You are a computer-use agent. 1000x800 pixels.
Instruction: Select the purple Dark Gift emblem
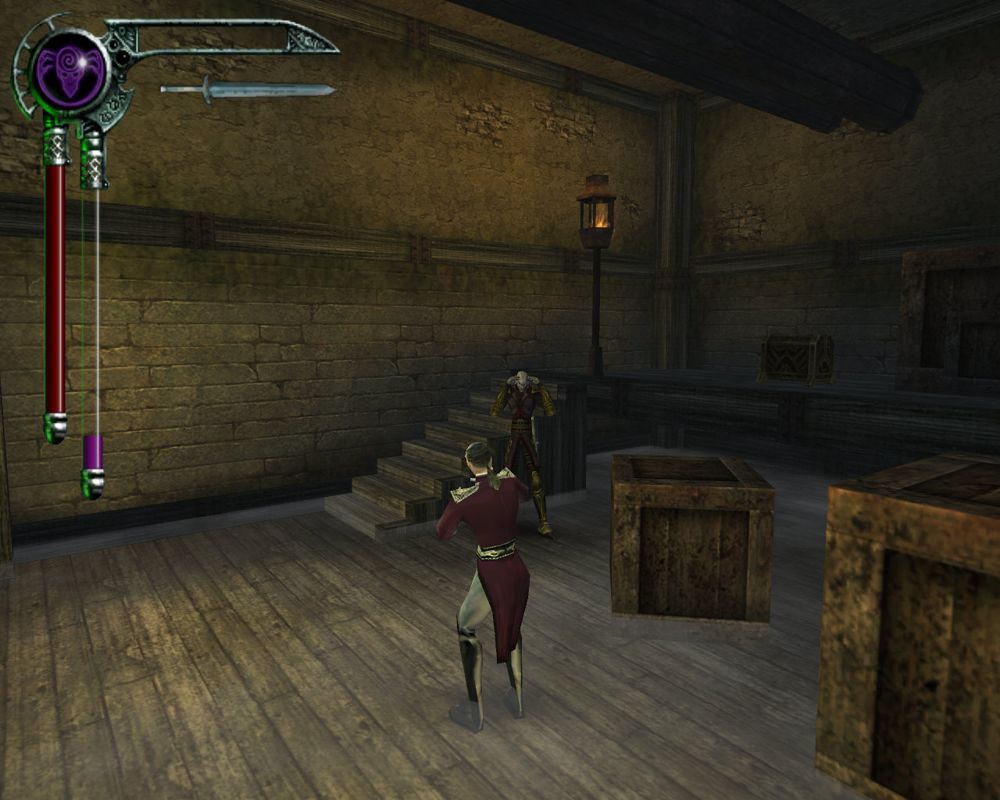point(69,71)
